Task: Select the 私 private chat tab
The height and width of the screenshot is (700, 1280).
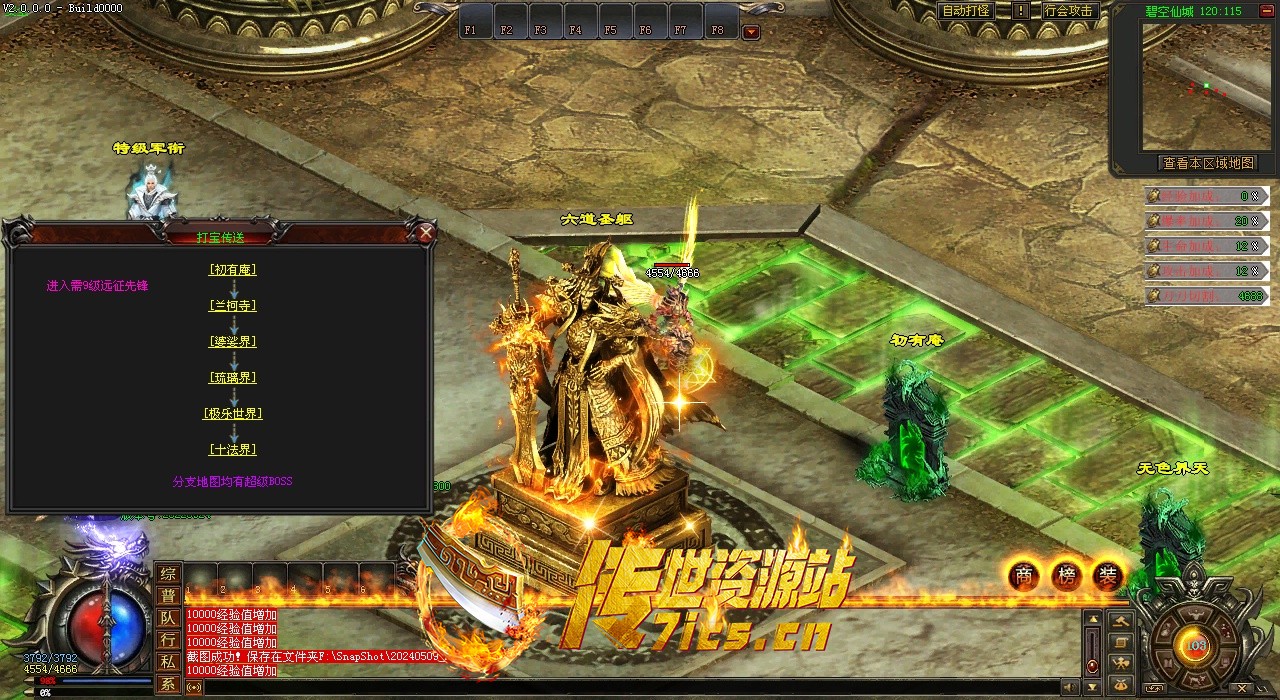Action: click(x=168, y=662)
